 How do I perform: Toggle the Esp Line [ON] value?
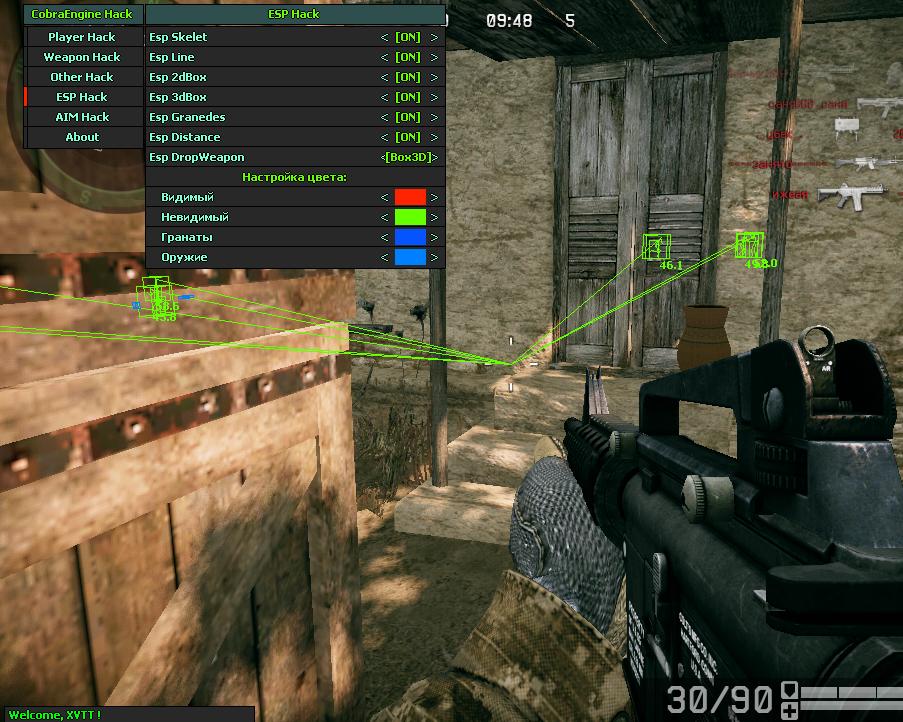click(x=408, y=57)
